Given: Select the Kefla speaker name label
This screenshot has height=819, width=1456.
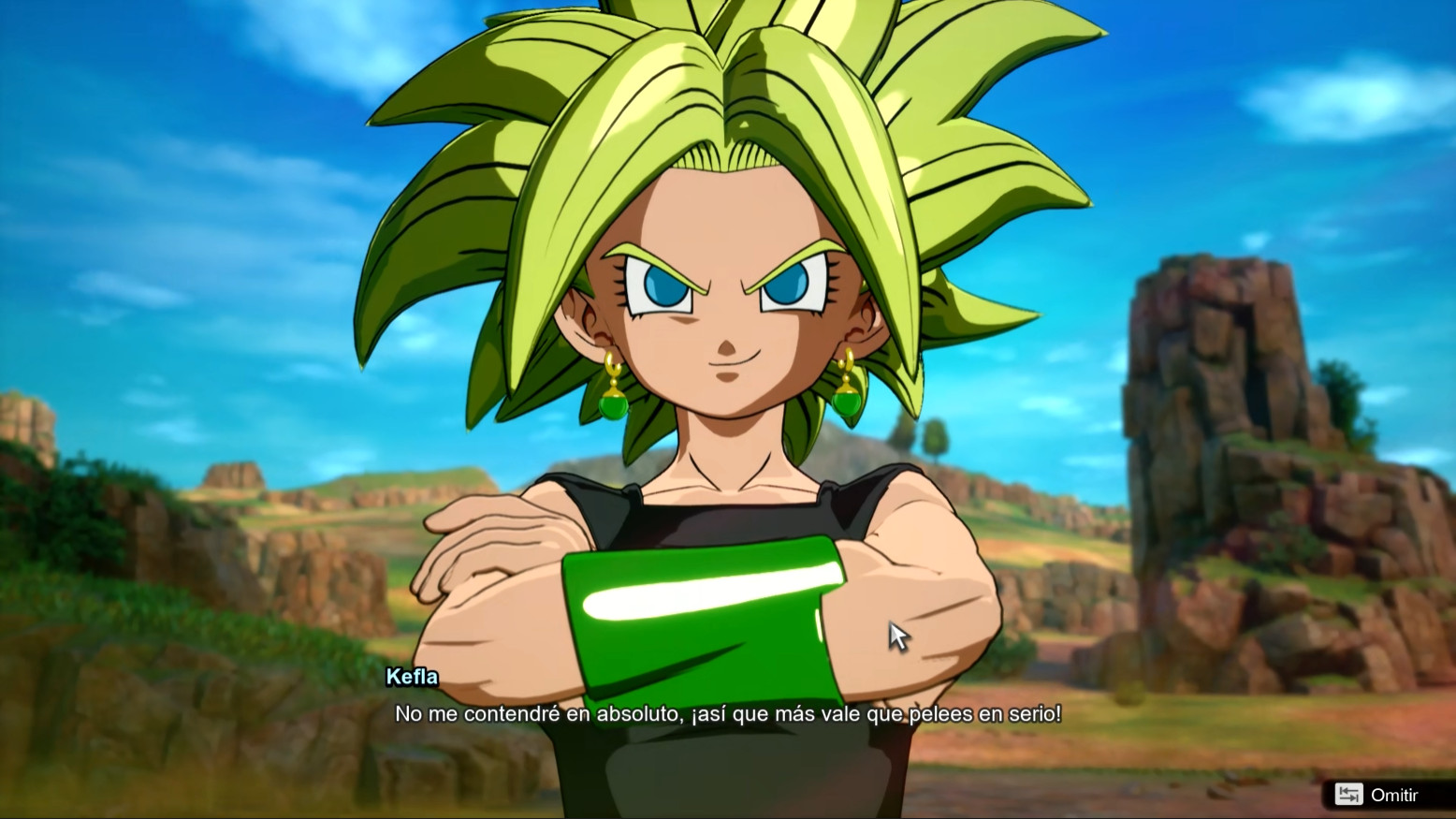Looking at the screenshot, I should coord(415,678).
